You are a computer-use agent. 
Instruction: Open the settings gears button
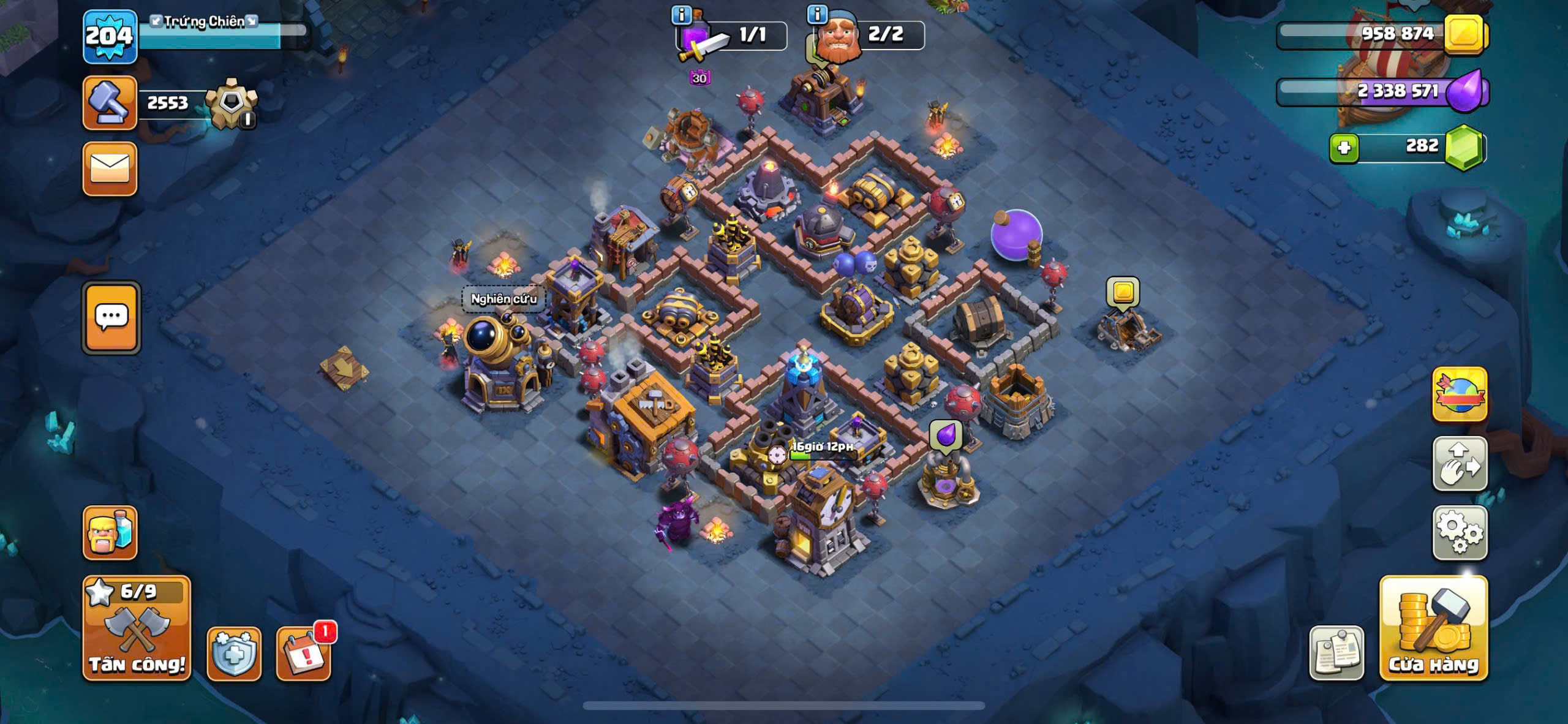[x=1460, y=532]
